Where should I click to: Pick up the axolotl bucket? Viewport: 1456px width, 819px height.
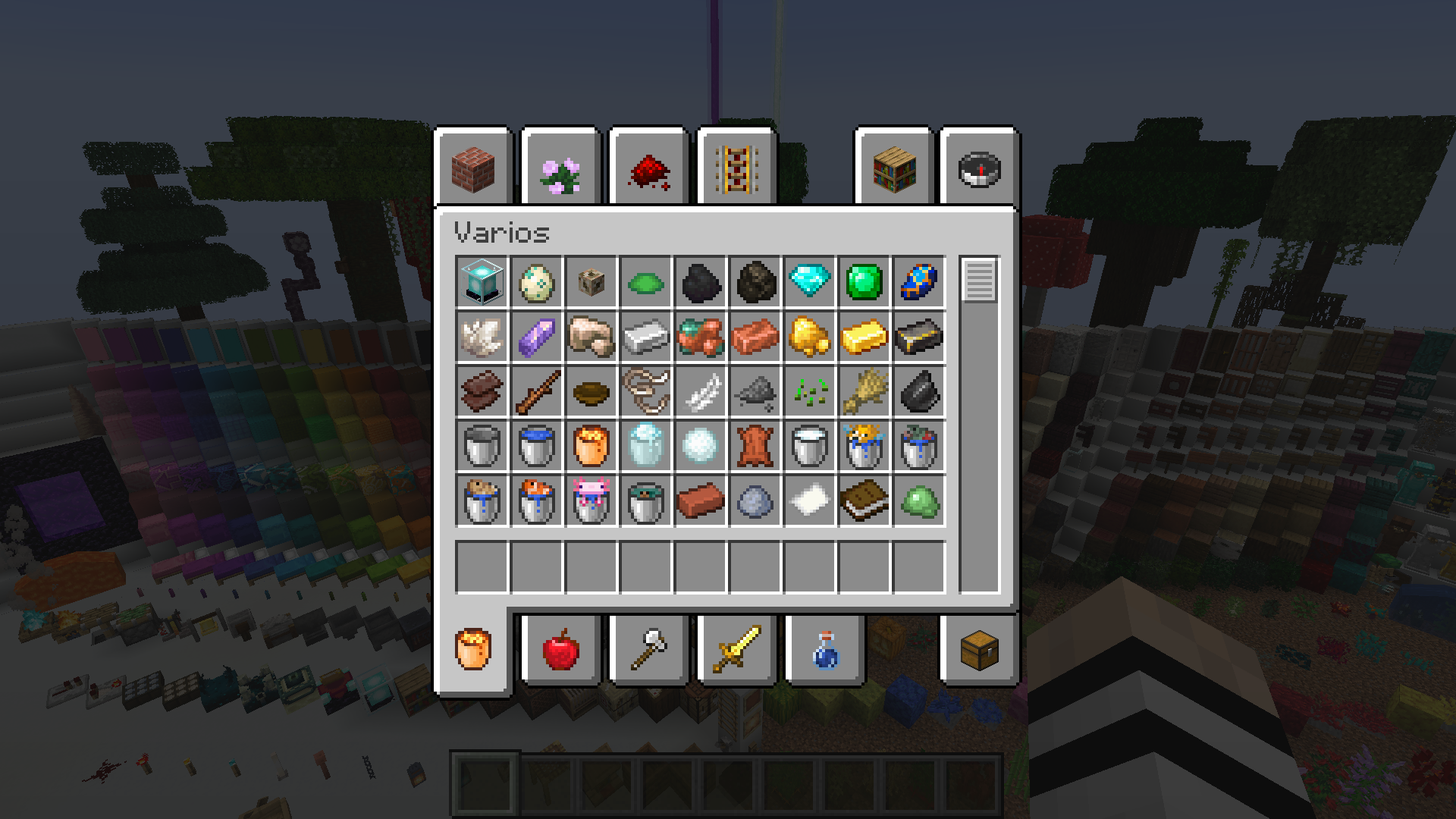[x=591, y=501]
